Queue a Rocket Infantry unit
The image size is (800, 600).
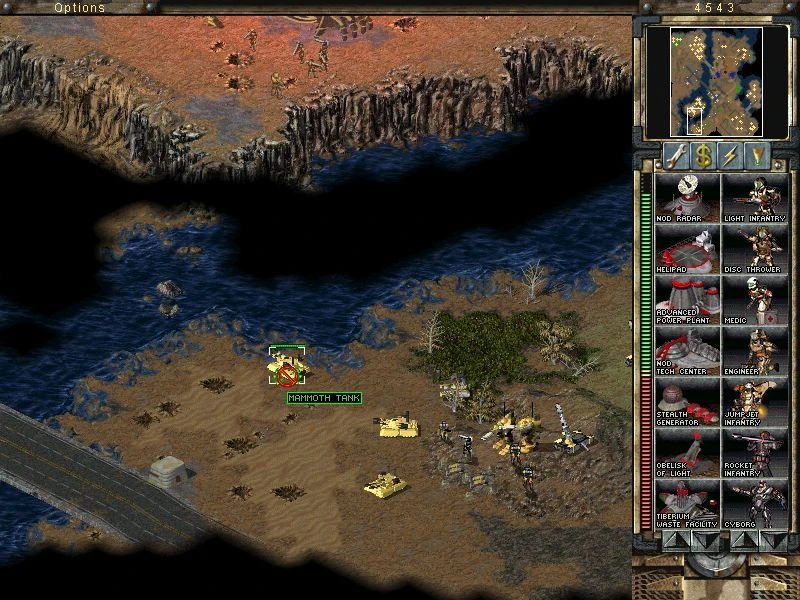754,453
